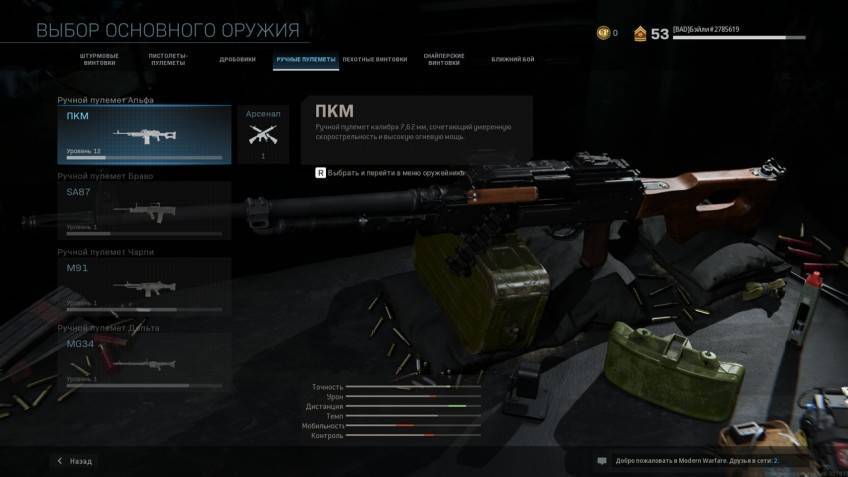Open the Арсенал blueprints tile
The height and width of the screenshot is (477, 848).
coord(263,135)
